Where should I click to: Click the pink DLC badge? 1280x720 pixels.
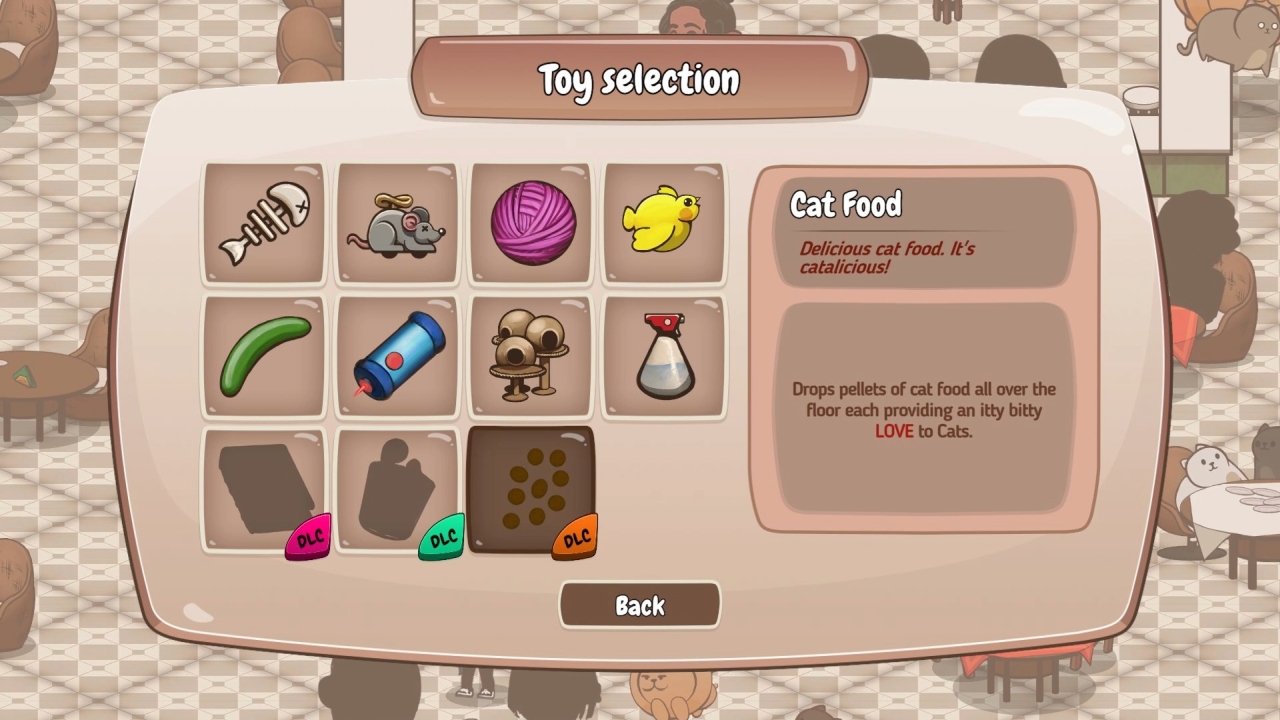(306, 537)
